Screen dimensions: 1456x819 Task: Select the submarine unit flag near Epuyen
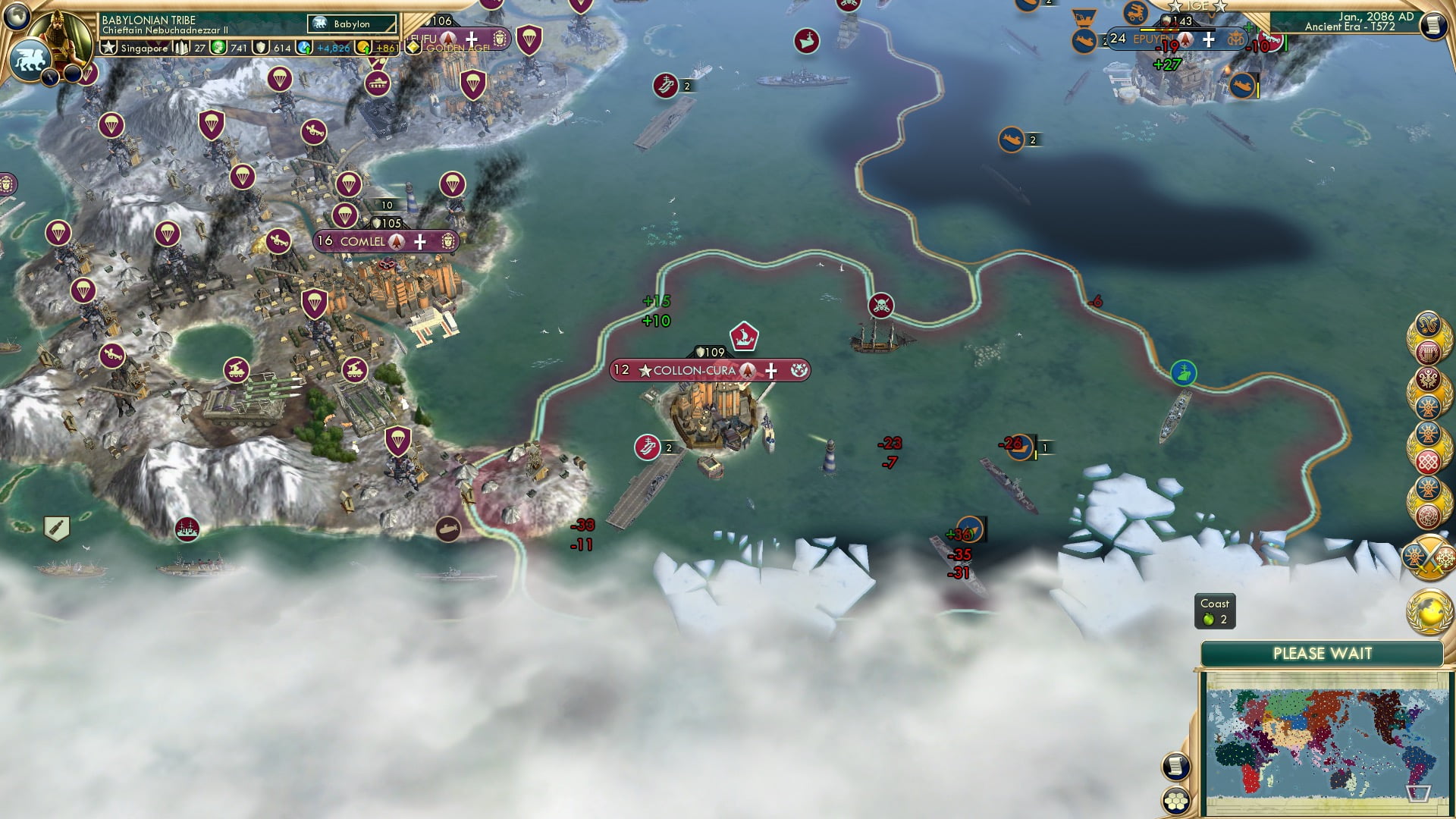pos(1086,39)
